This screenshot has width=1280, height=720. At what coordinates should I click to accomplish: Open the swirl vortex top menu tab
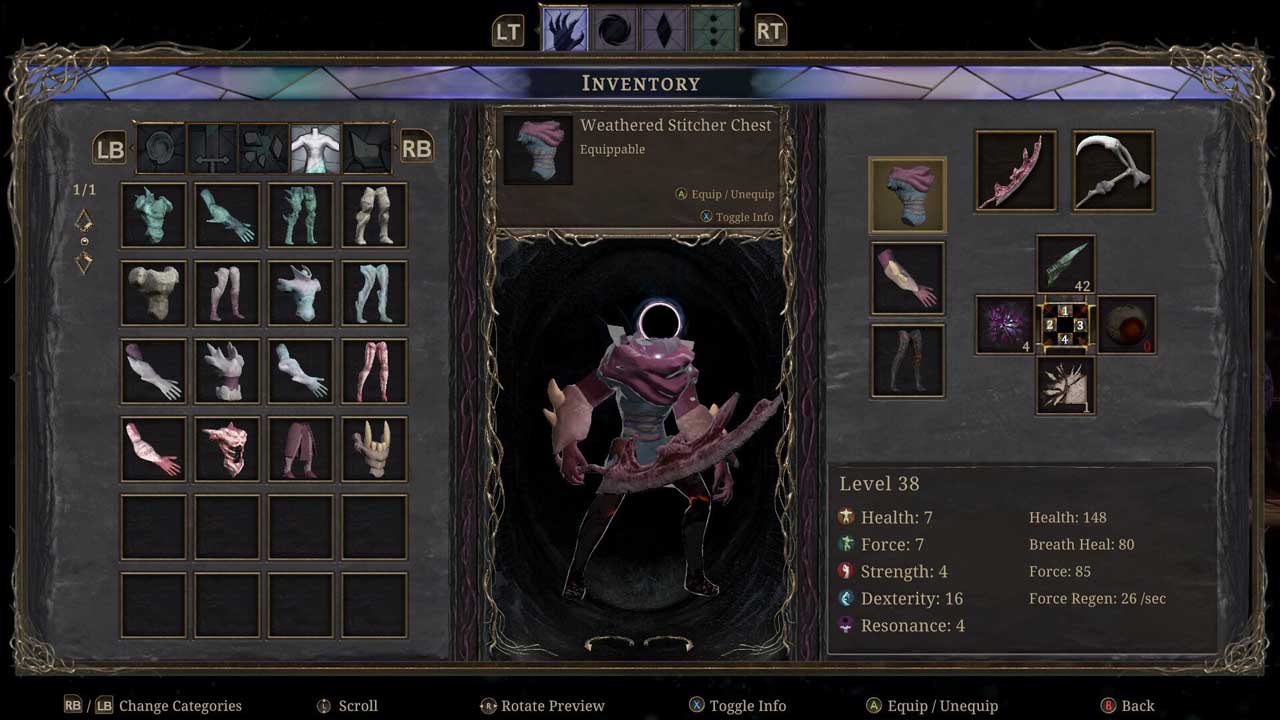click(x=615, y=29)
